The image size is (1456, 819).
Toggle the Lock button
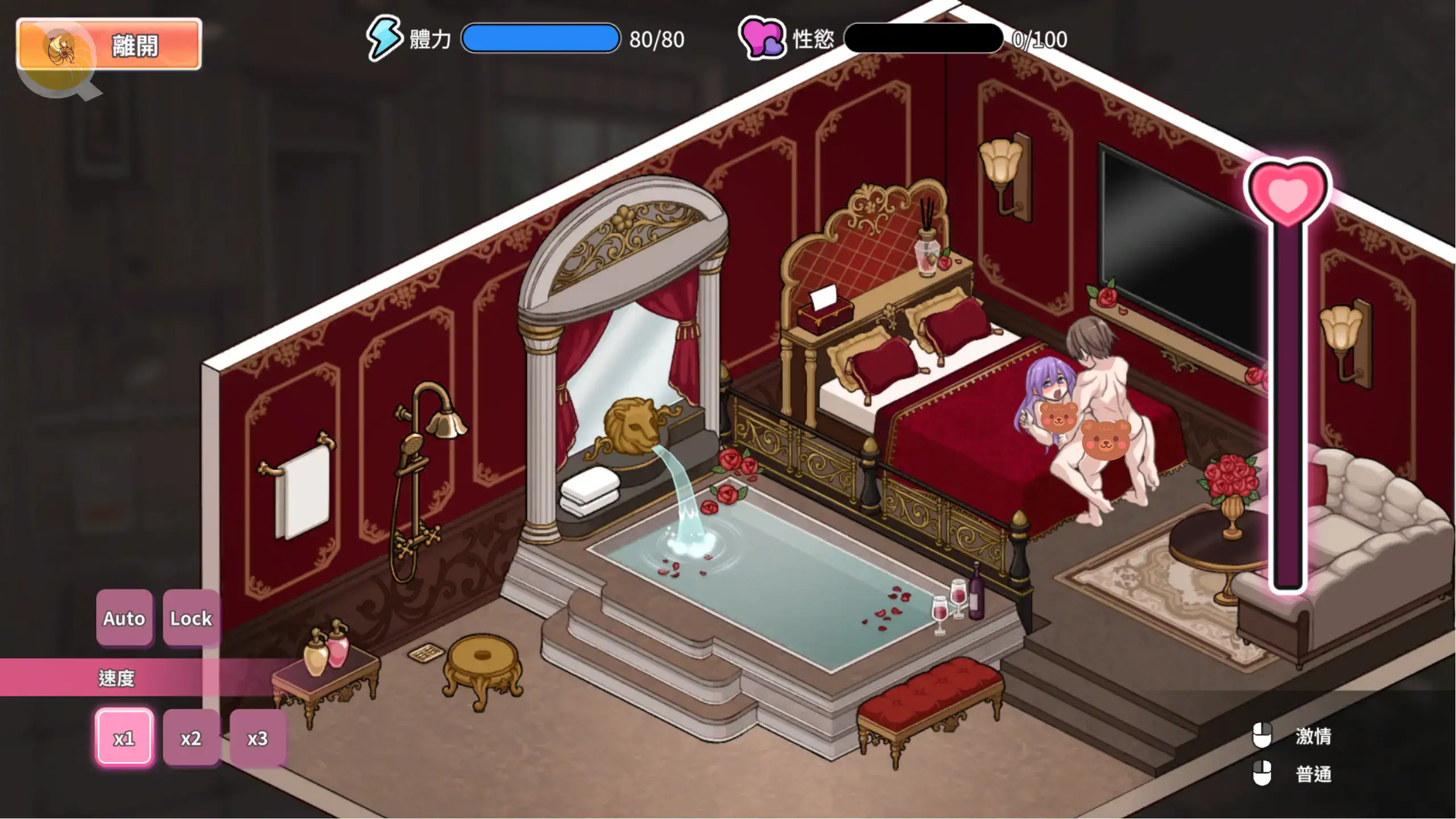(191, 618)
